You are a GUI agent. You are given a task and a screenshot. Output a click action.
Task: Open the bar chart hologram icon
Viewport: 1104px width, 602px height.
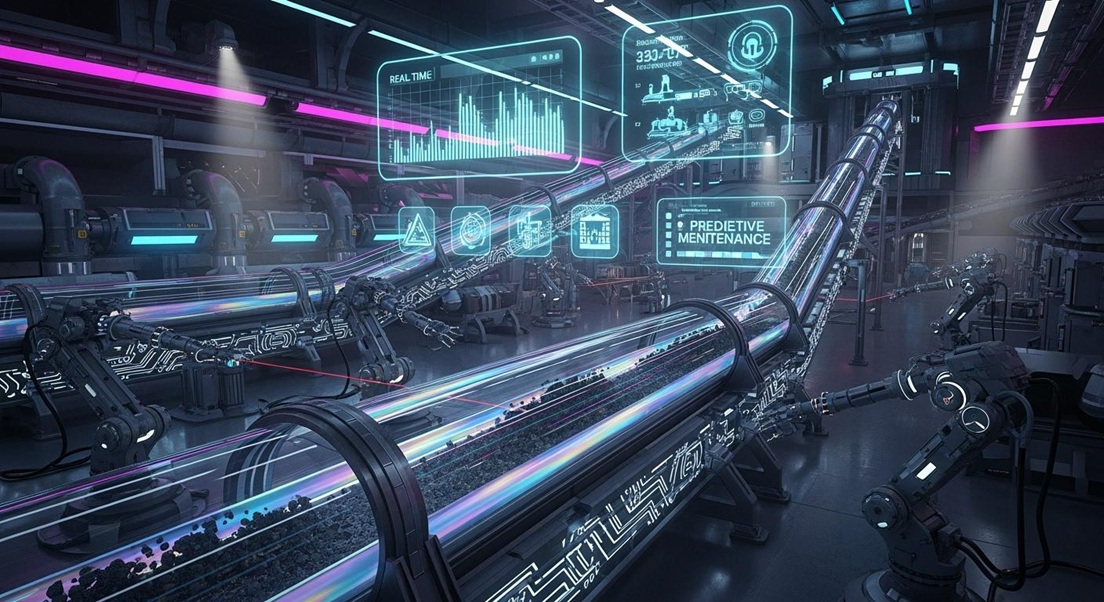coord(594,232)
